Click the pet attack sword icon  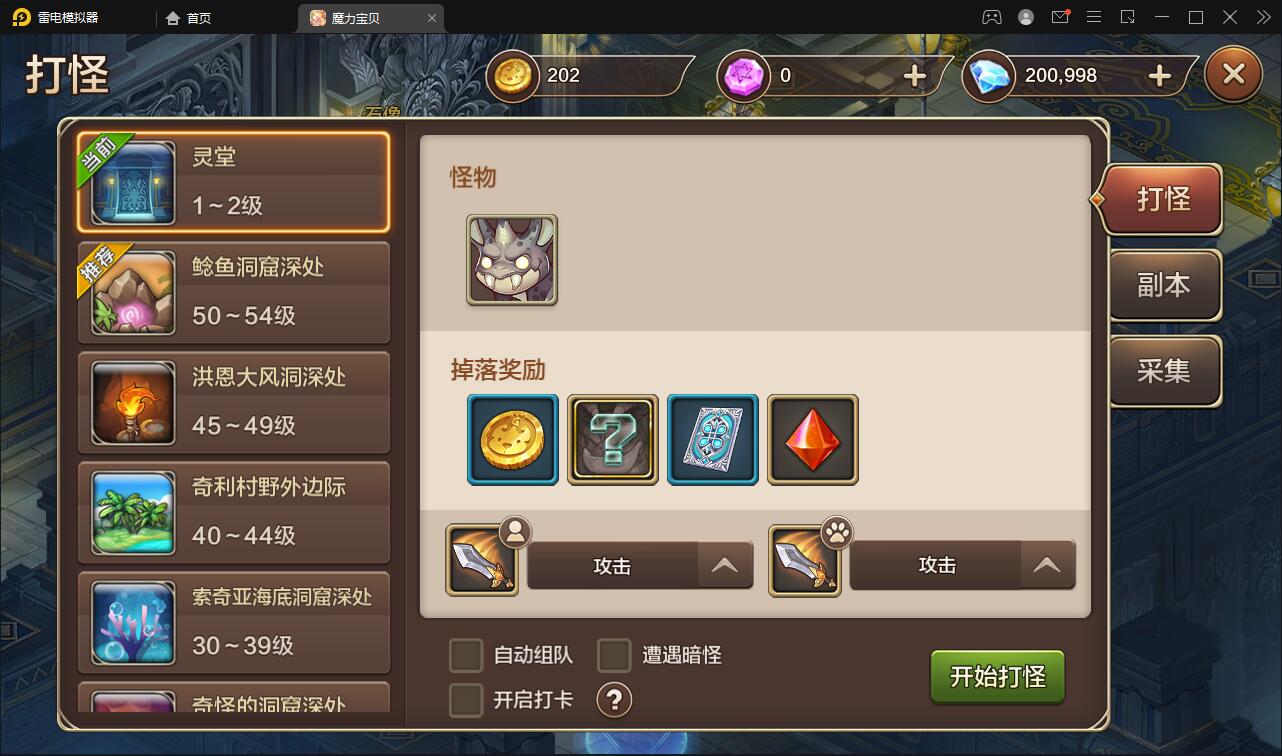pyautogui.click(x=806, y=563)
